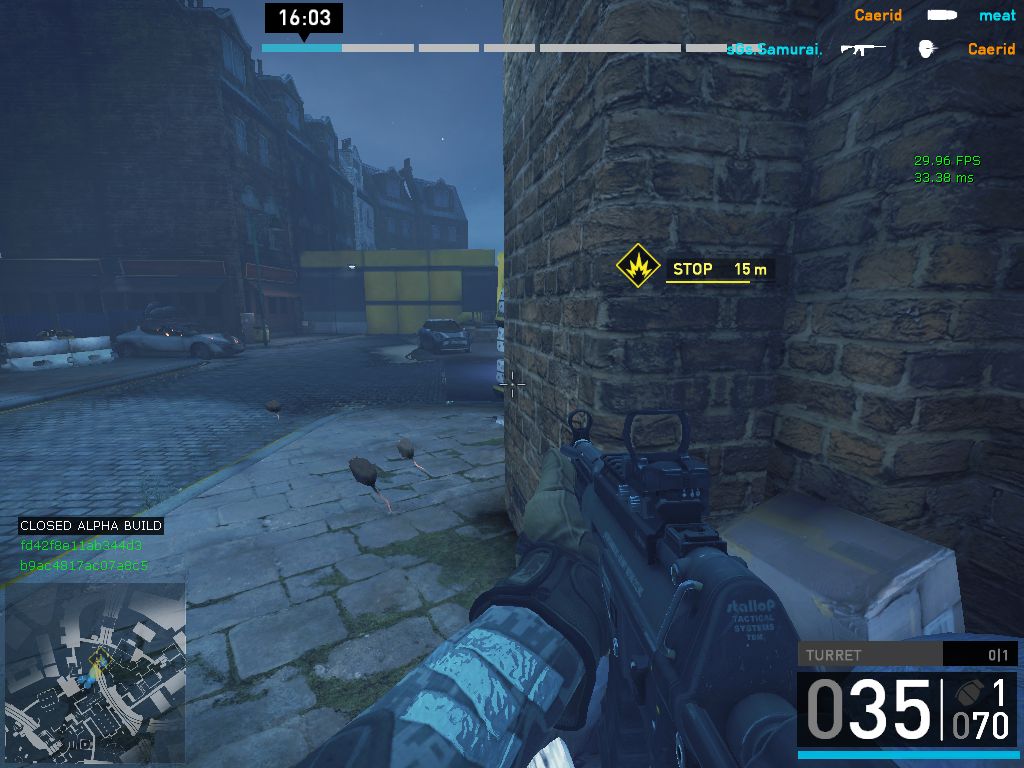Select the STOP objective explosion marker
This screenshot has width=1024, height=768.
[x=636, y=267]
